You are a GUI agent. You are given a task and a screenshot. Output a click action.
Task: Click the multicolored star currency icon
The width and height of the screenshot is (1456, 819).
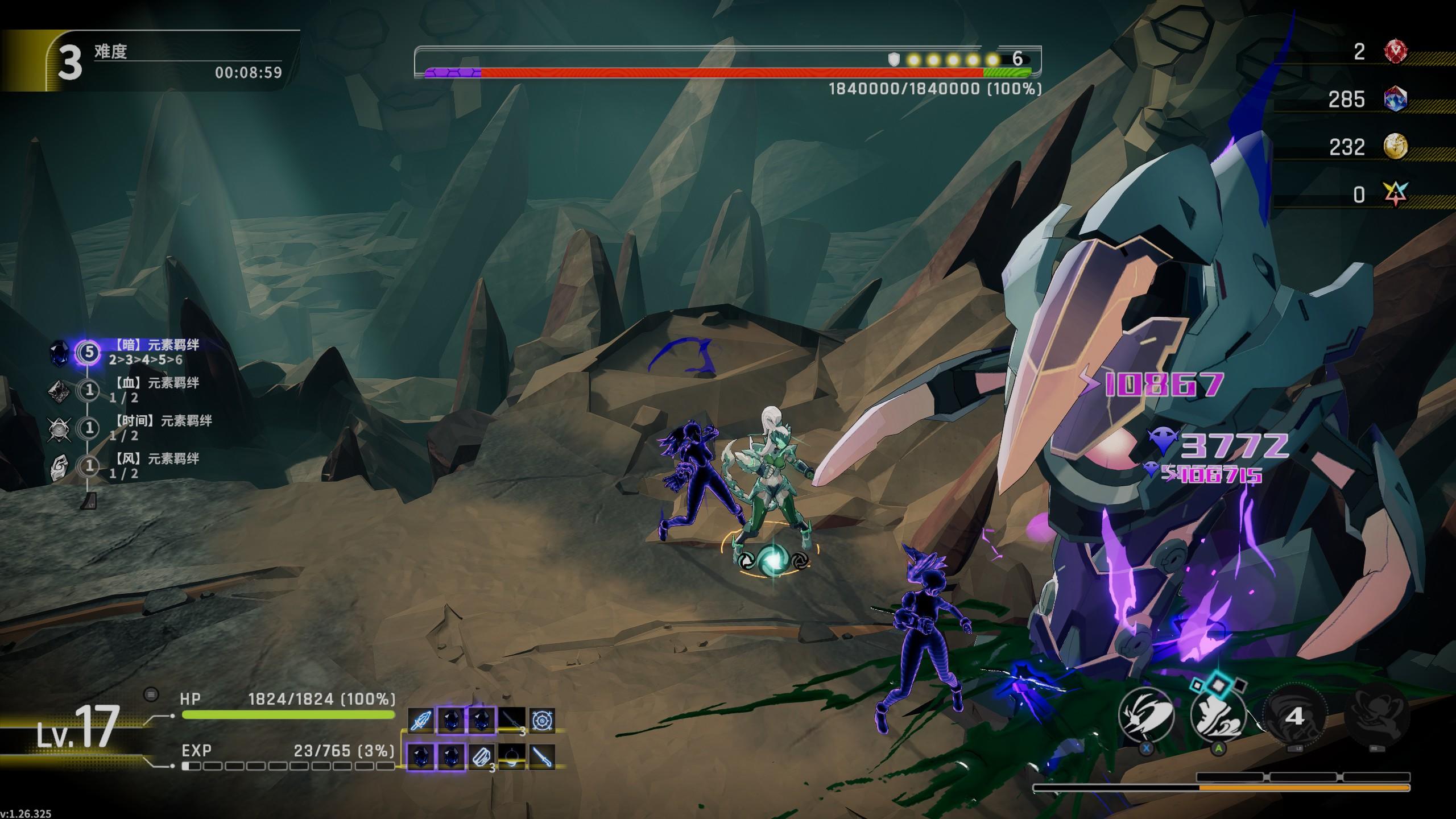[x=1395, y=195]
